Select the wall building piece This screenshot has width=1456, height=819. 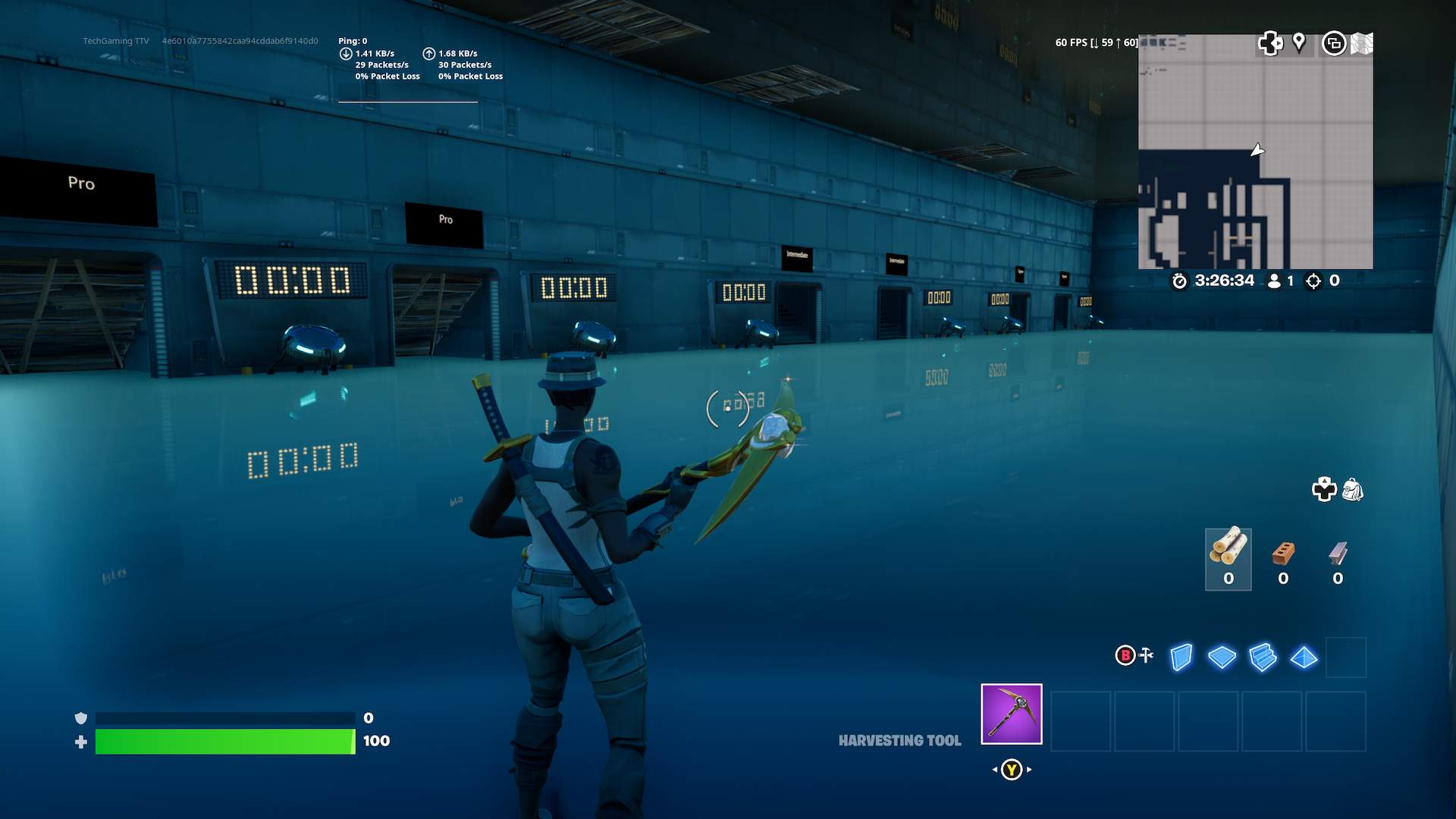coord(1181,657)
